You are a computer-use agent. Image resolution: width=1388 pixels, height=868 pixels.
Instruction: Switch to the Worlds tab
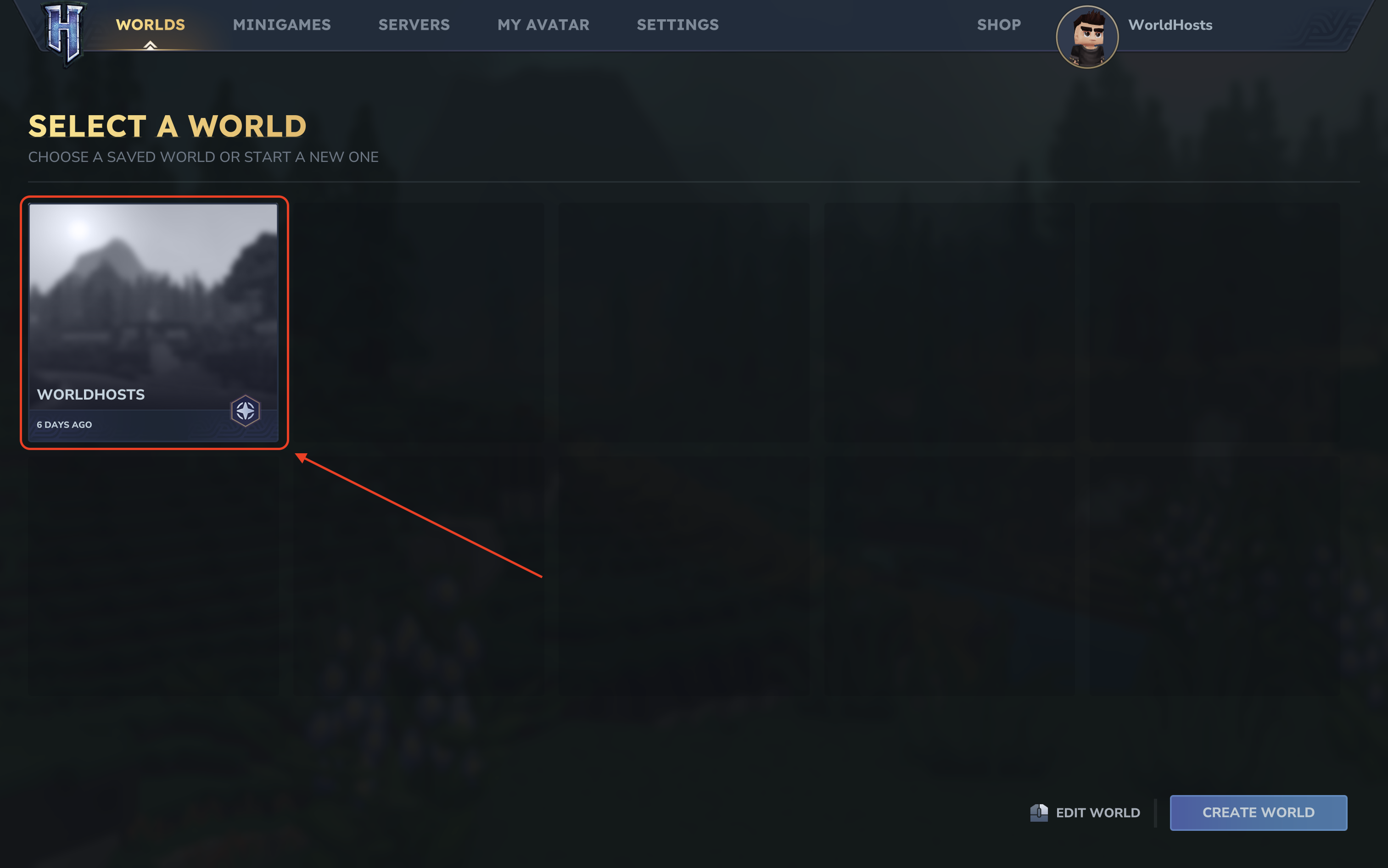[151, 25]
